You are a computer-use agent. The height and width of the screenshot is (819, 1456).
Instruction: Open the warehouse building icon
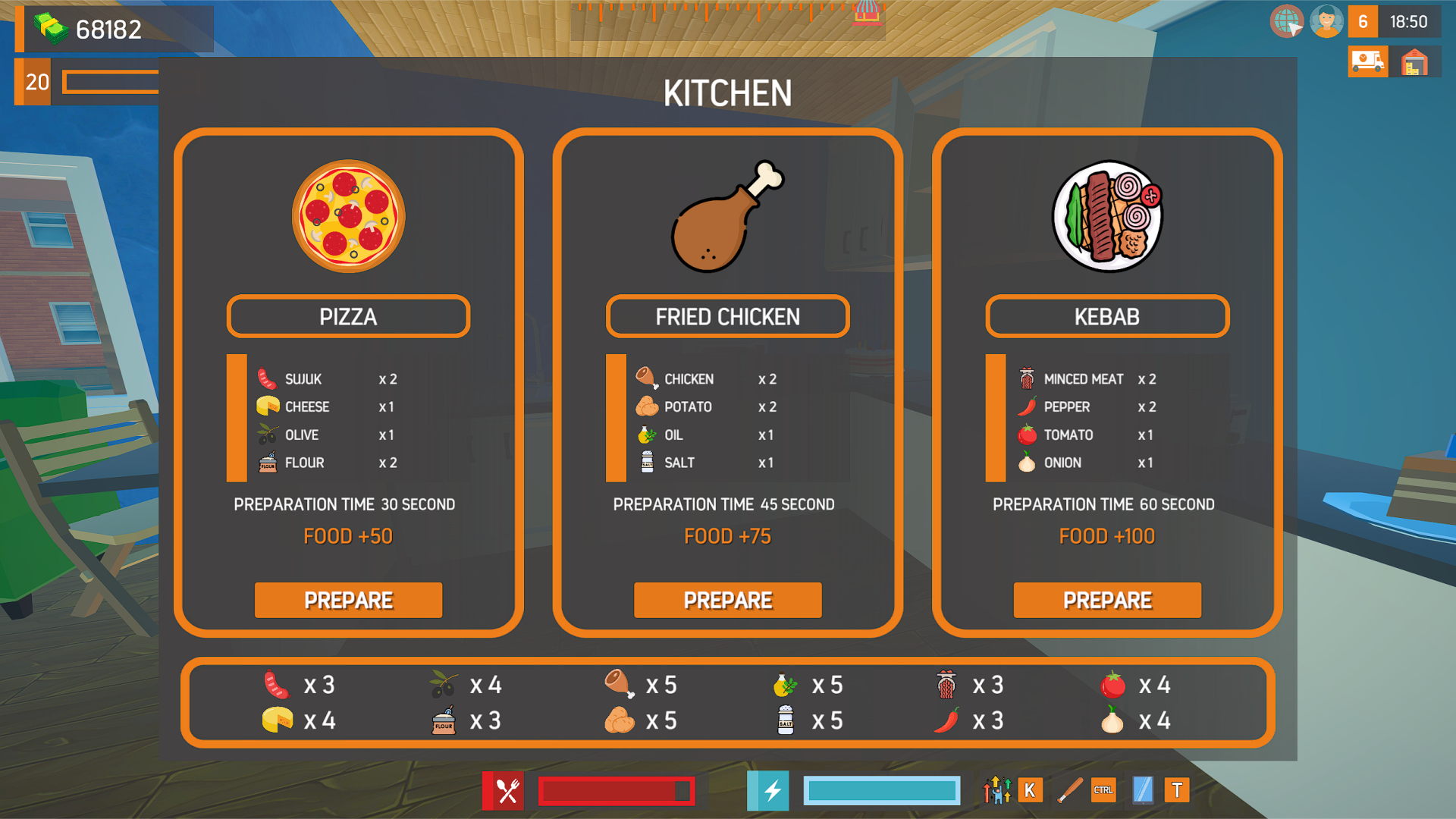pos(1414,61)
